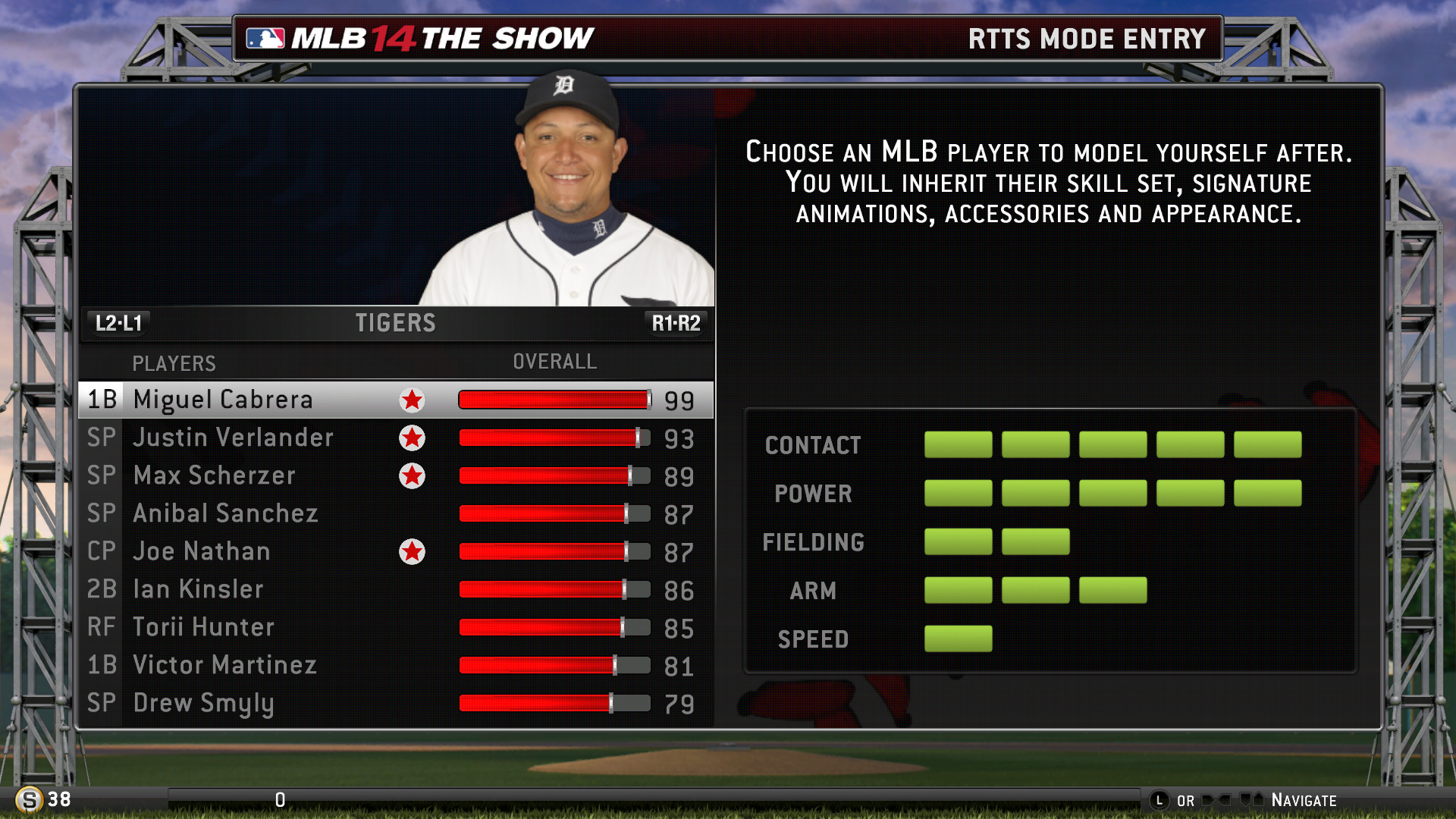
Task: Pick right fielder Torii Hunter
Action: [x=203, y=627]
